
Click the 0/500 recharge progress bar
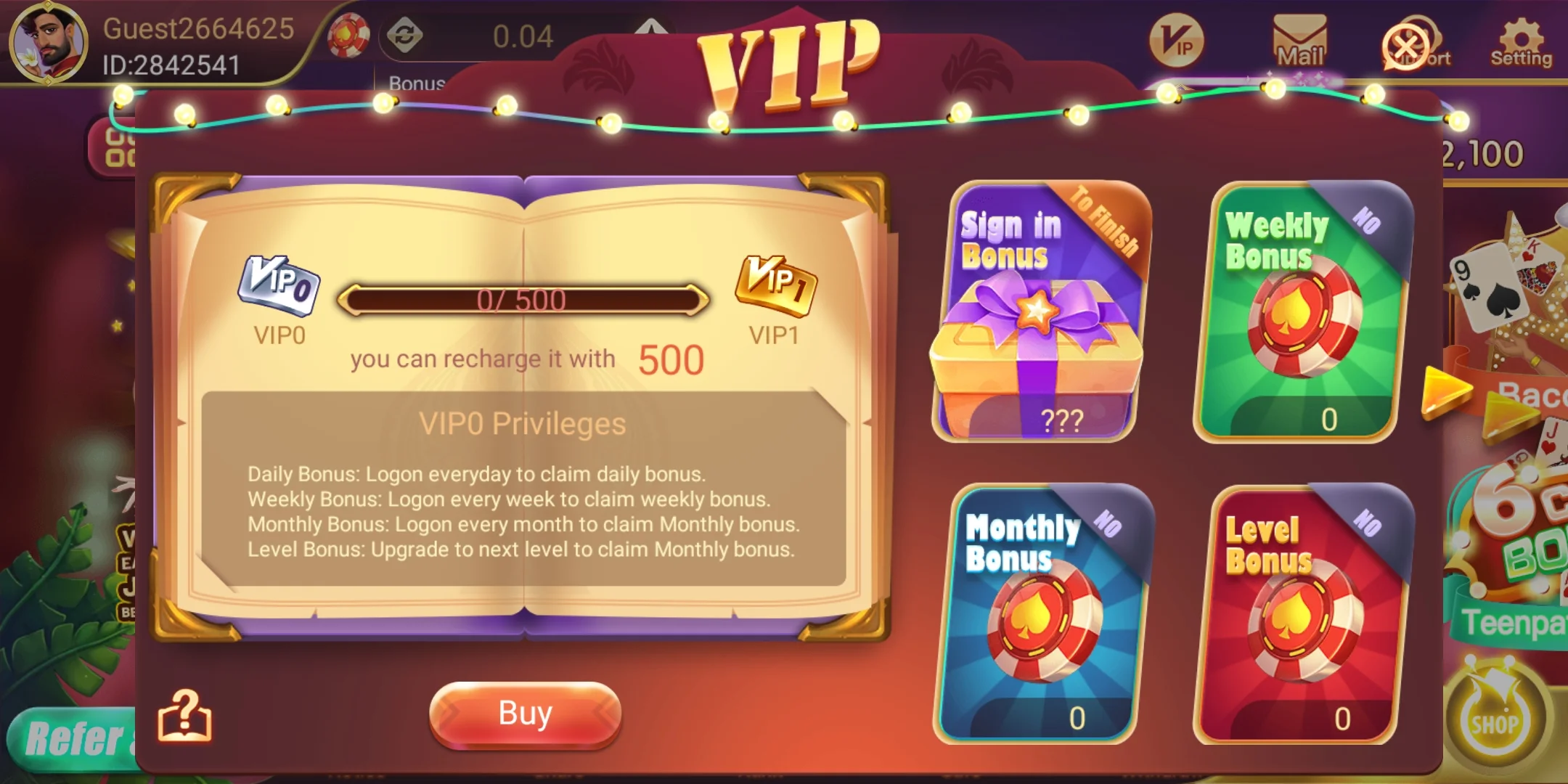[524, 301]
